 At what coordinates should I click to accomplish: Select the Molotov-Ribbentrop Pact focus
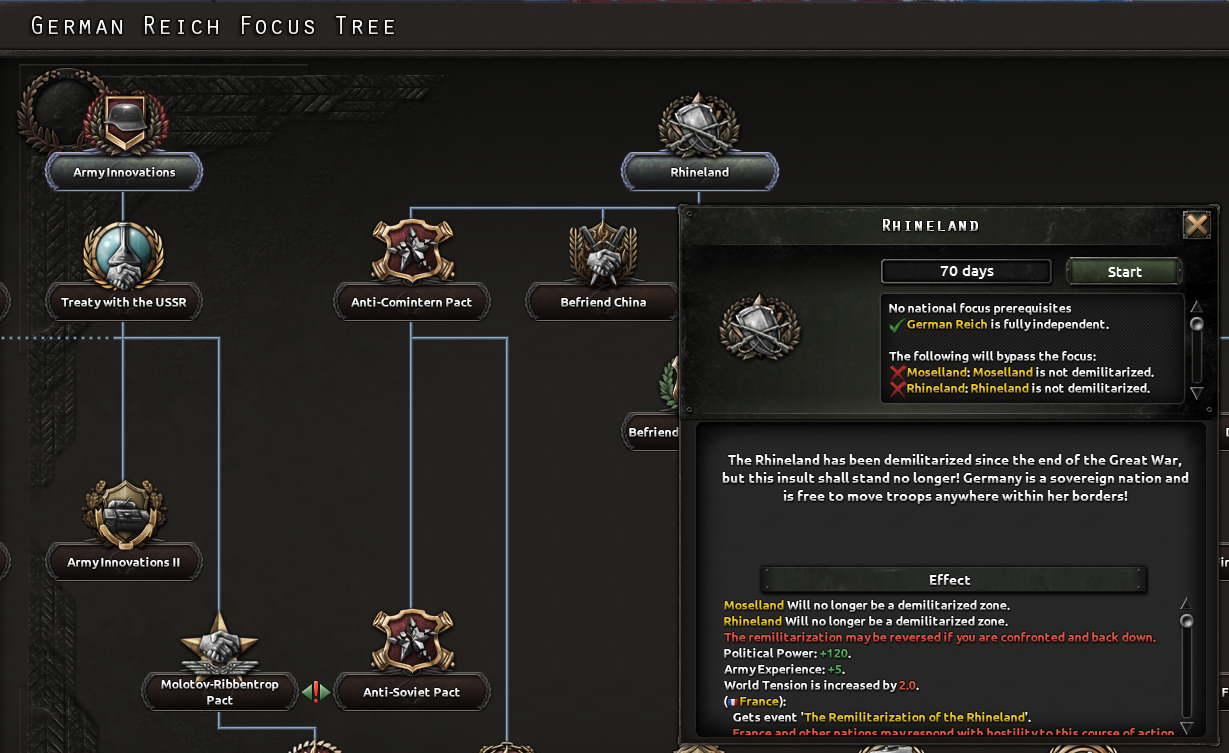[219, 692]
